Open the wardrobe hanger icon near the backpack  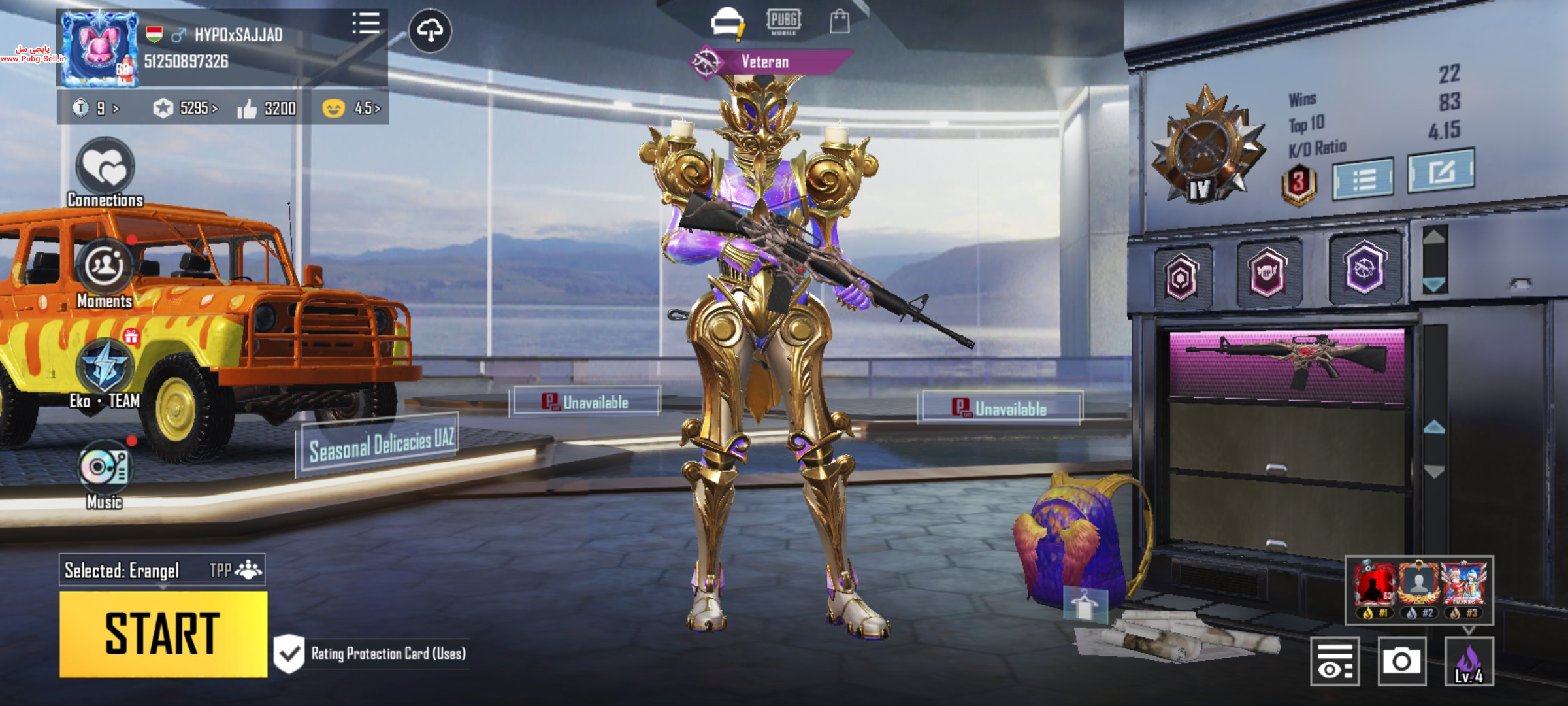click(x=1085, y=604)
